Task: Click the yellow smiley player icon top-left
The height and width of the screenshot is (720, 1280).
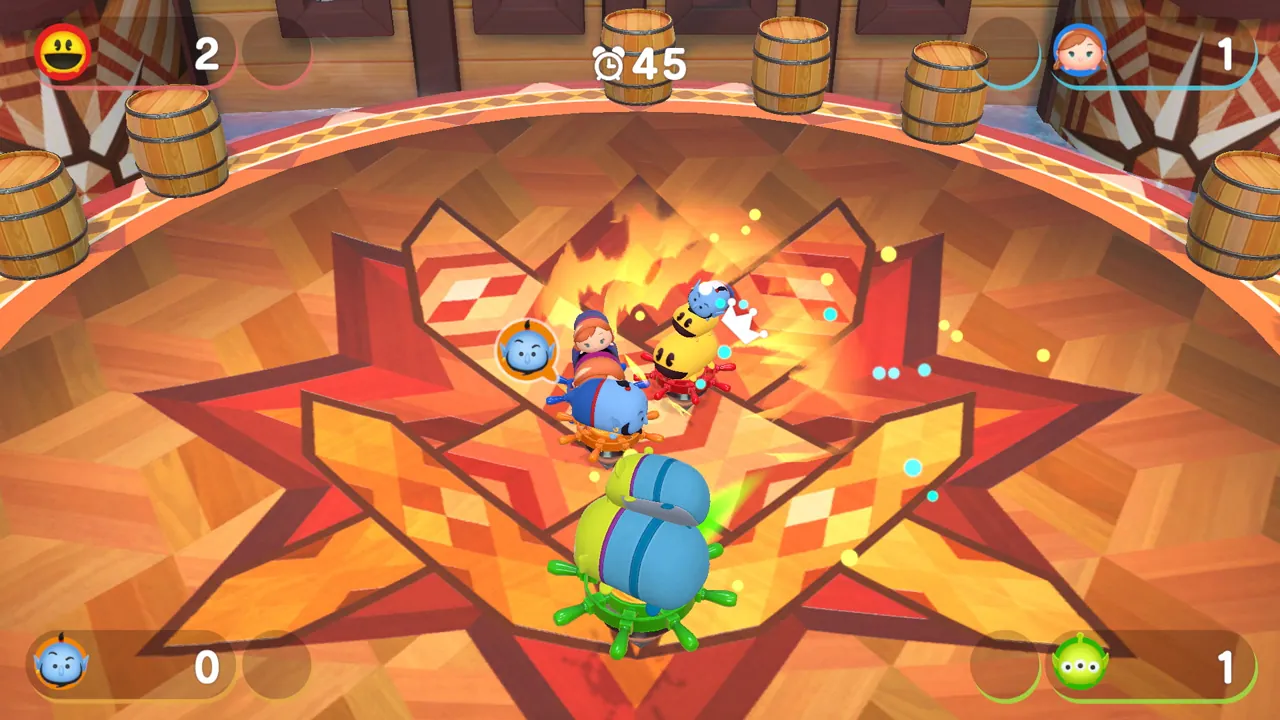Action: 62,54
